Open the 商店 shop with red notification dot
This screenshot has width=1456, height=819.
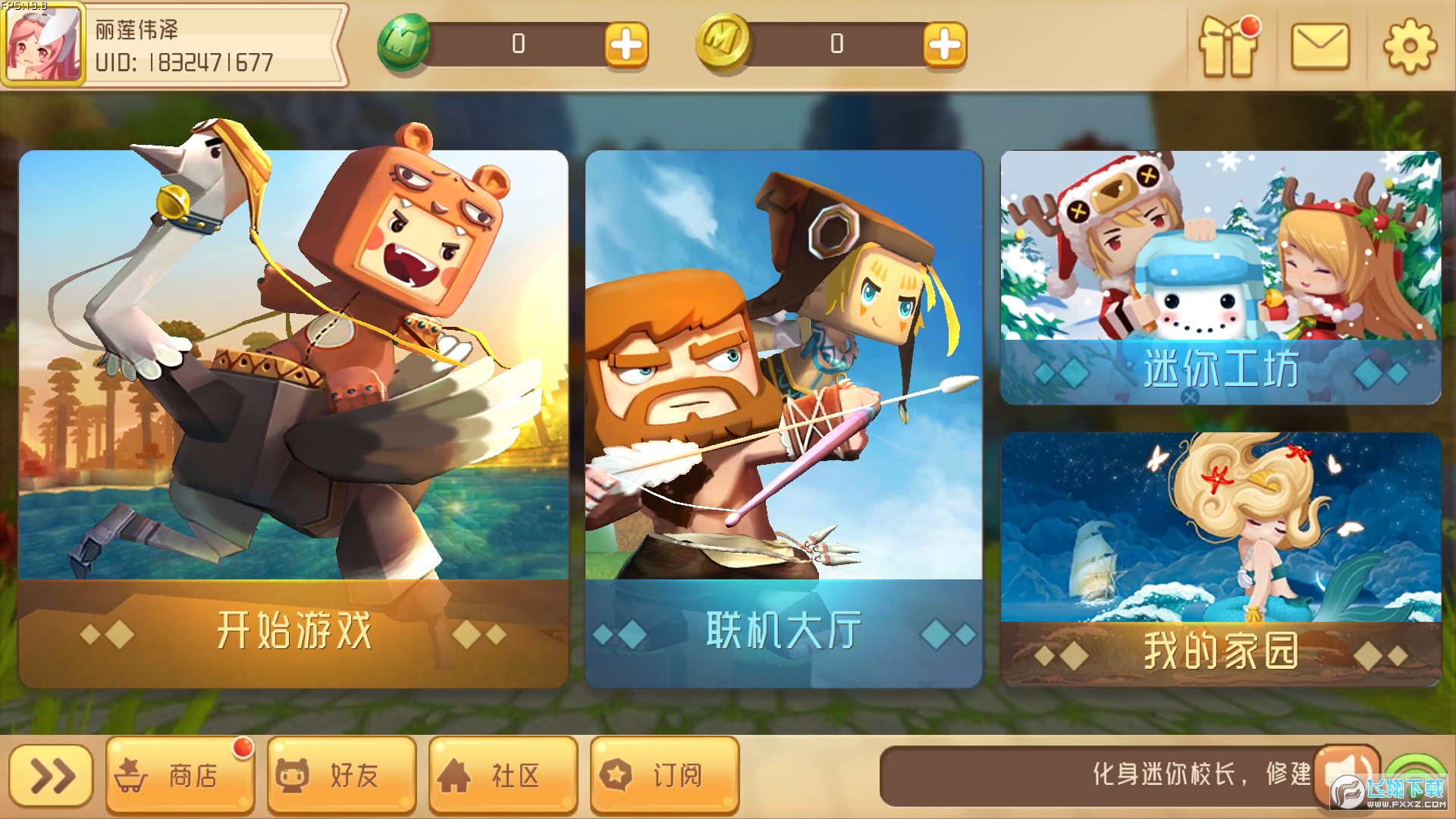(x=179, y=775)
